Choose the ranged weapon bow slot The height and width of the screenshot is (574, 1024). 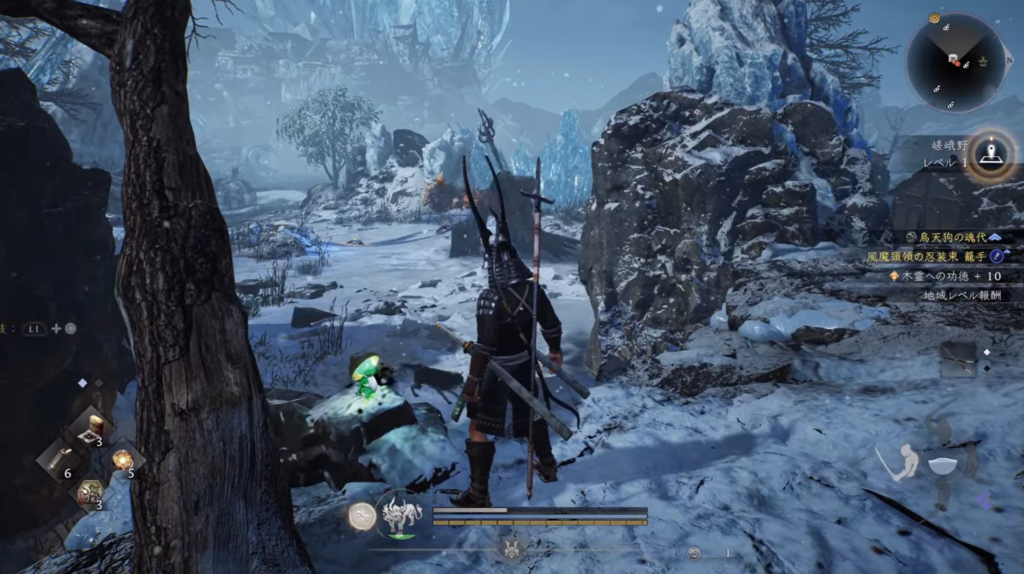pyautogui.click(x=958, y=359)
